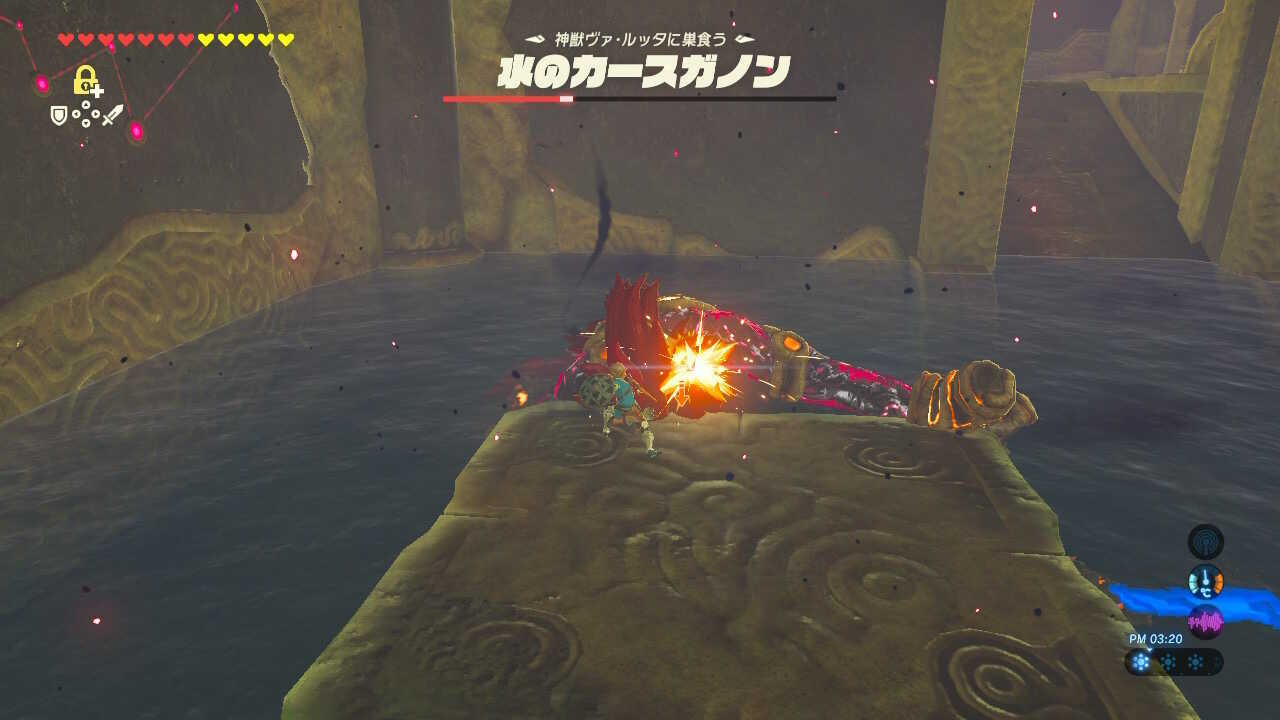Click the temperature gauge dial

click(1205, 581)
